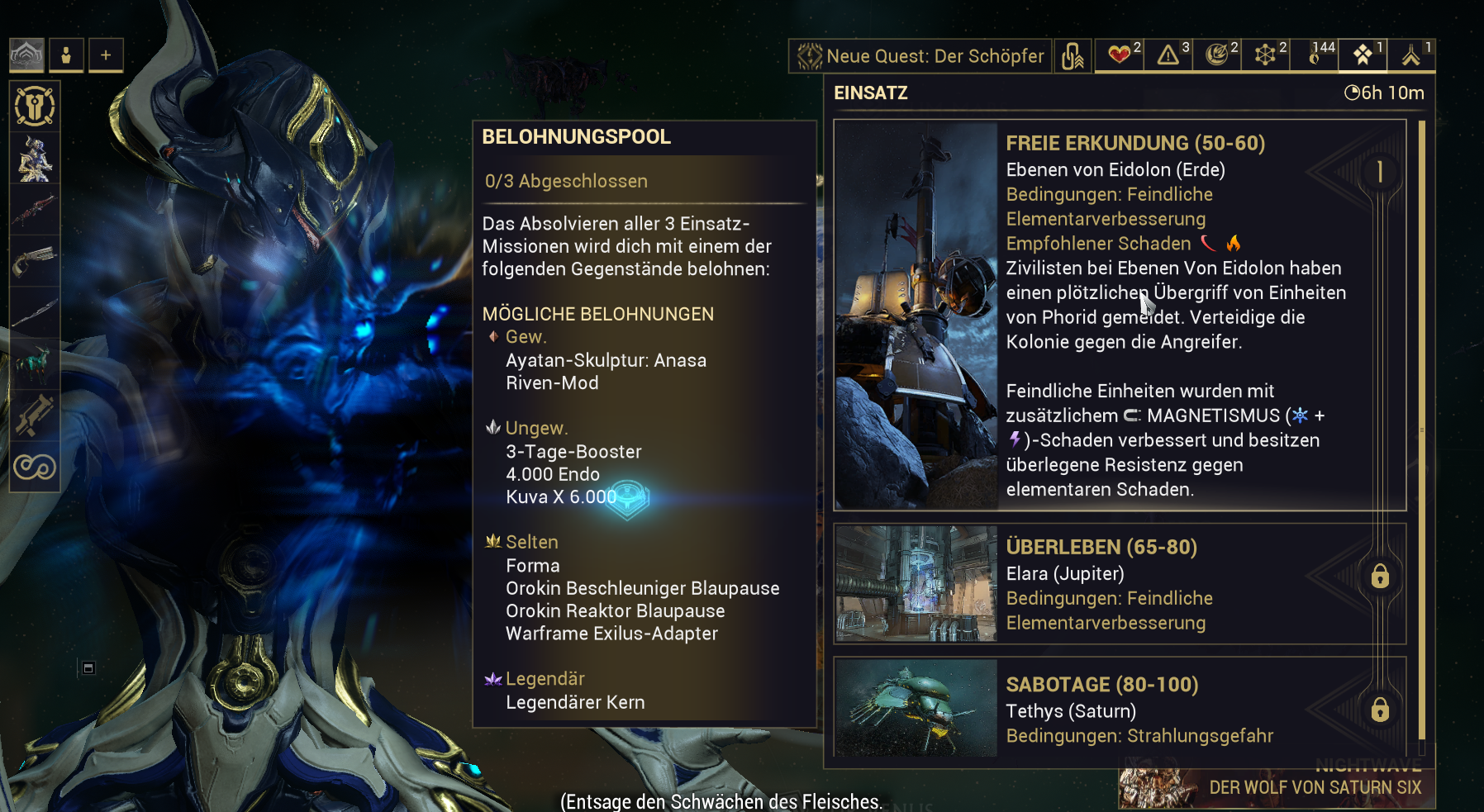Select the secondary pistol weapon slot

tap(35, 261)
